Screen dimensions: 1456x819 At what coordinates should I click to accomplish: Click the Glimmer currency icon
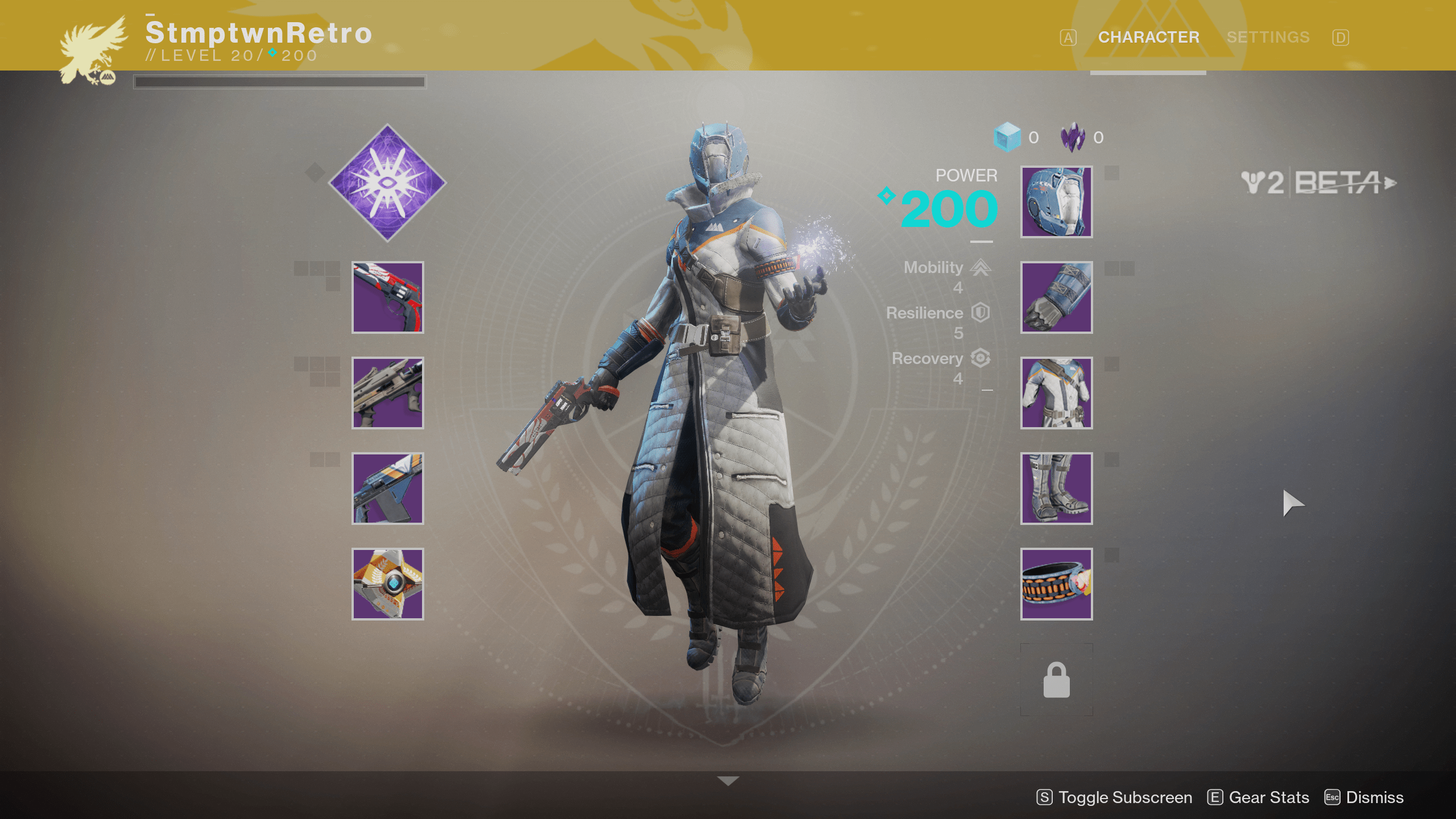click(1007, 136)
